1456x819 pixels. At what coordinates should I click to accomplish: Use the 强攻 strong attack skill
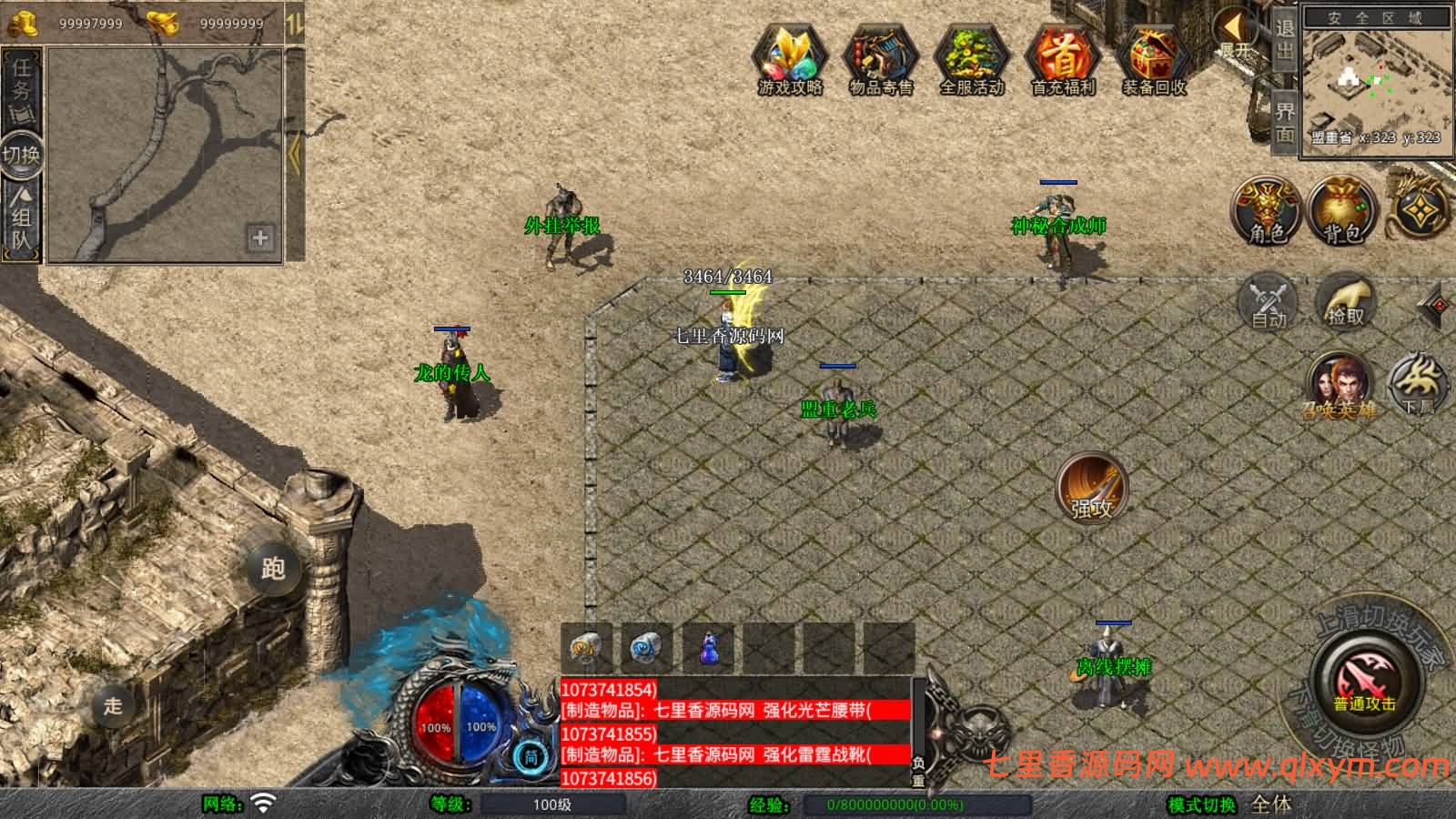tap(1091, 488)
